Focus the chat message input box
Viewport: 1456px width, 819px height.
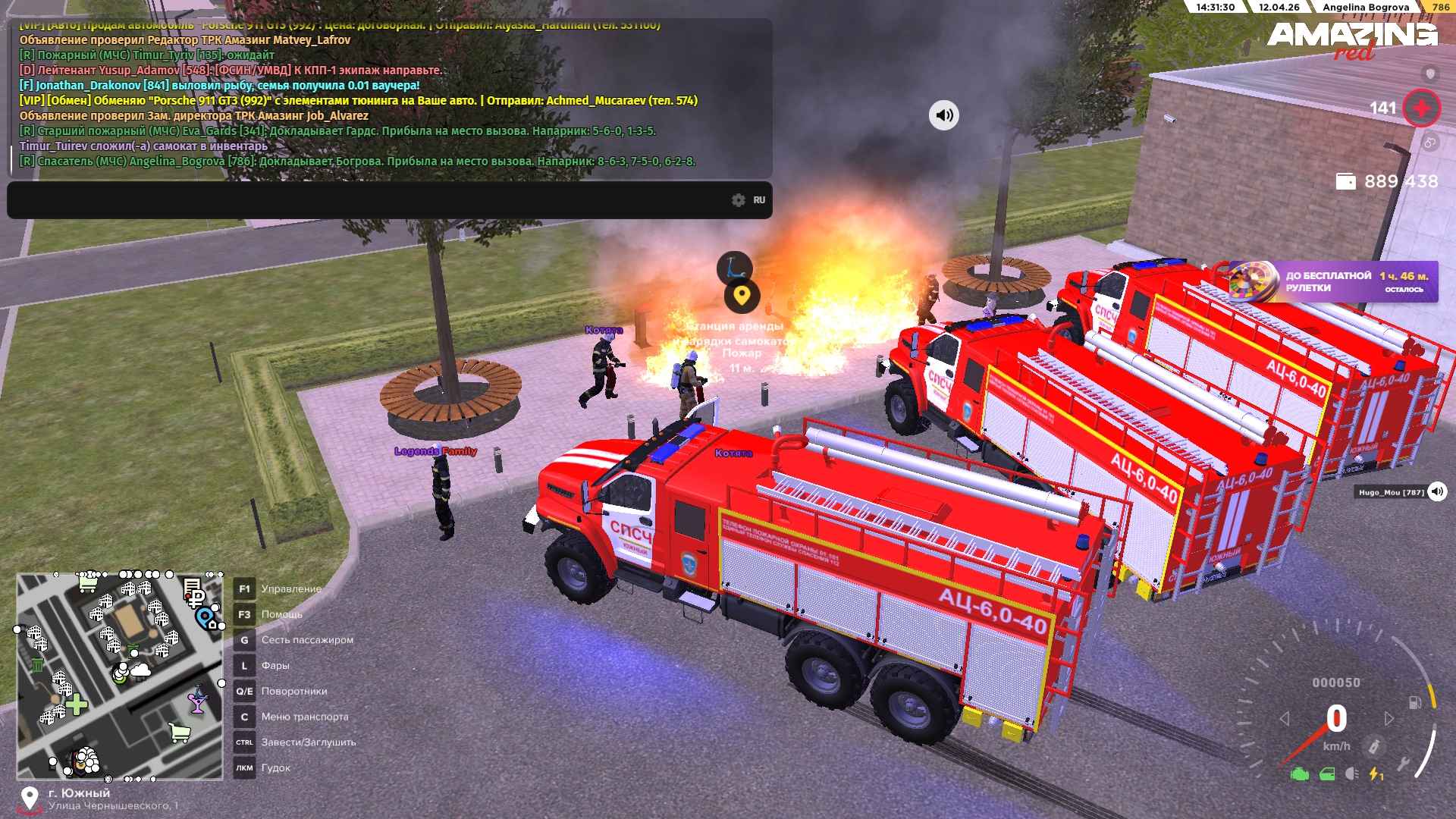(x=364, y=200)
